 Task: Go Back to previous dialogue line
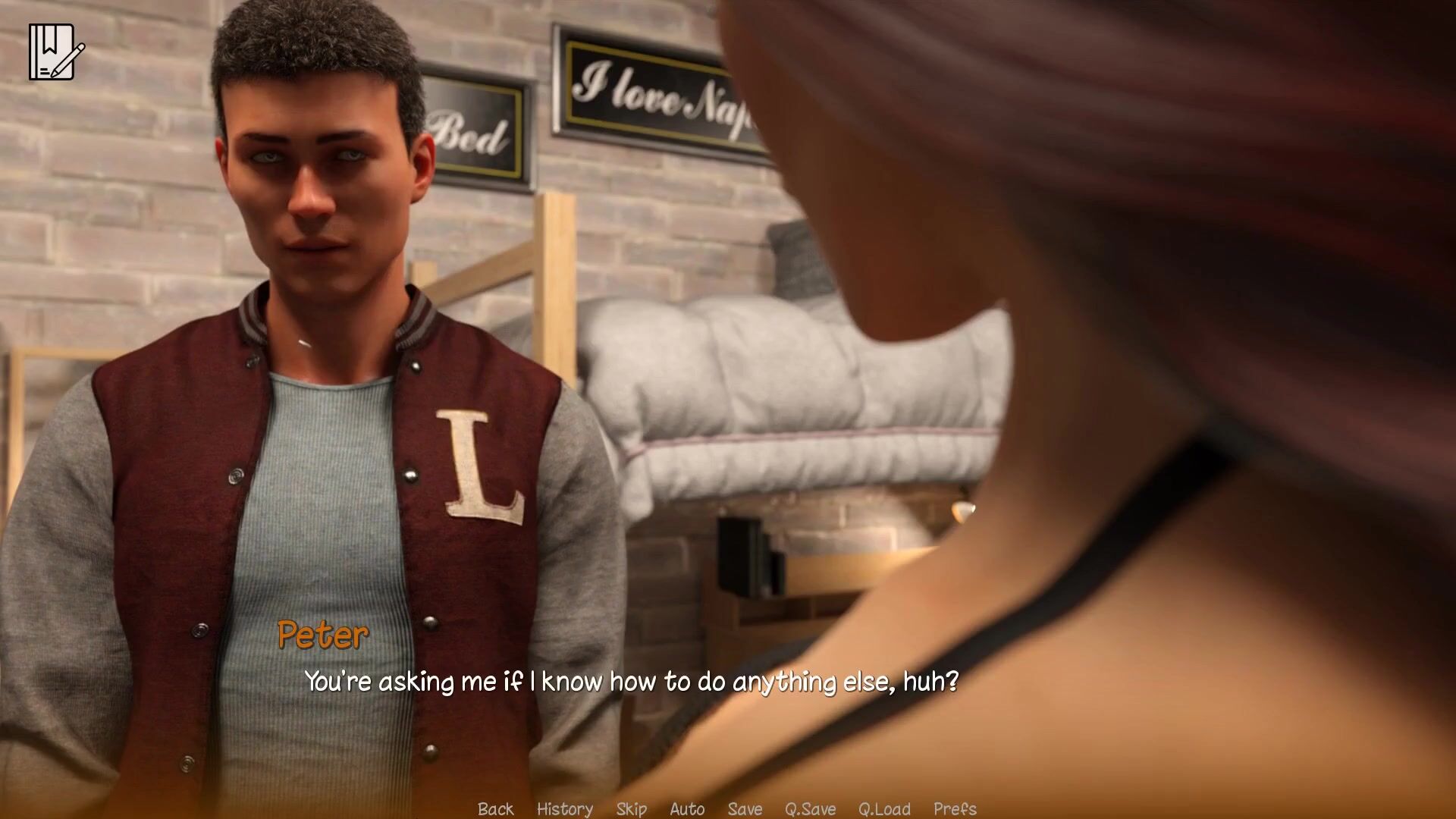pyautogui.click(x=495, y=808)
